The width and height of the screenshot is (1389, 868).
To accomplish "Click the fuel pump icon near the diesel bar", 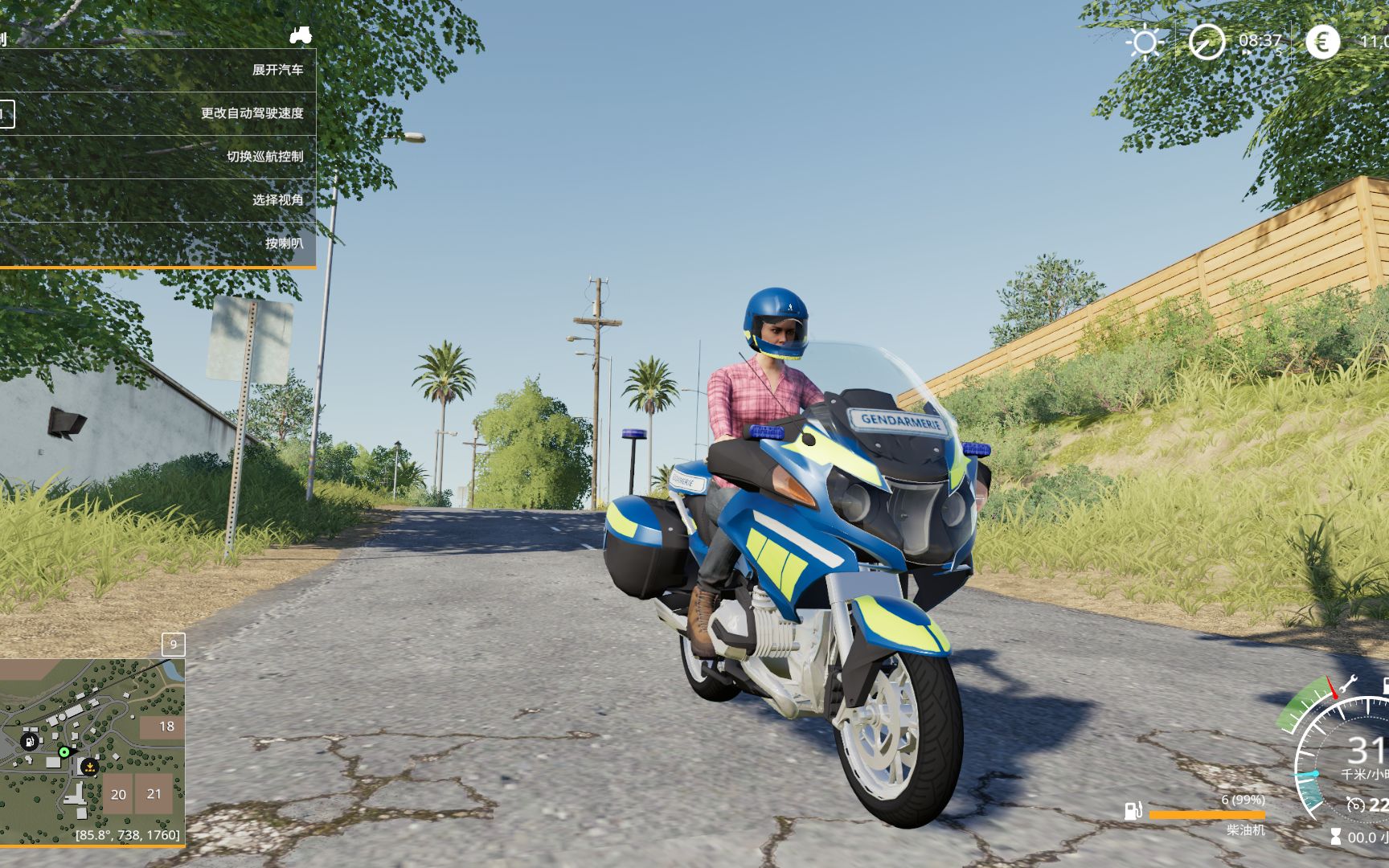I will coord(1133,812).
